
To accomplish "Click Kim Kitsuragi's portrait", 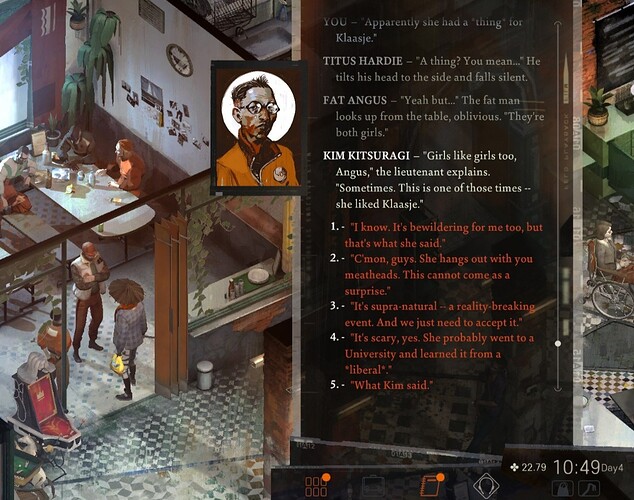I will pos(255,127).
